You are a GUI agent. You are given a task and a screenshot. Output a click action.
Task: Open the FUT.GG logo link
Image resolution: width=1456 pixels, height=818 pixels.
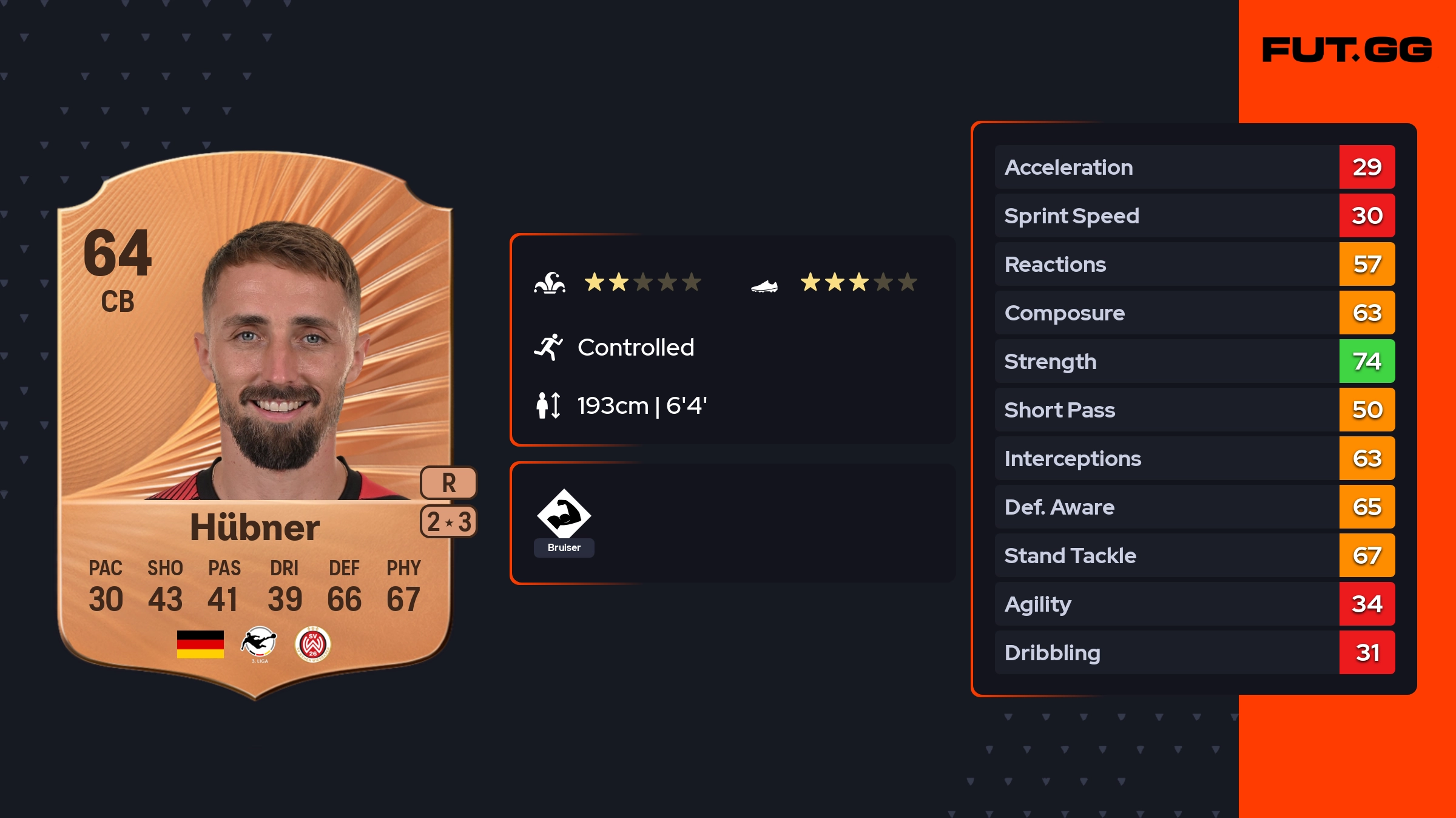[x=1347, y=50]
